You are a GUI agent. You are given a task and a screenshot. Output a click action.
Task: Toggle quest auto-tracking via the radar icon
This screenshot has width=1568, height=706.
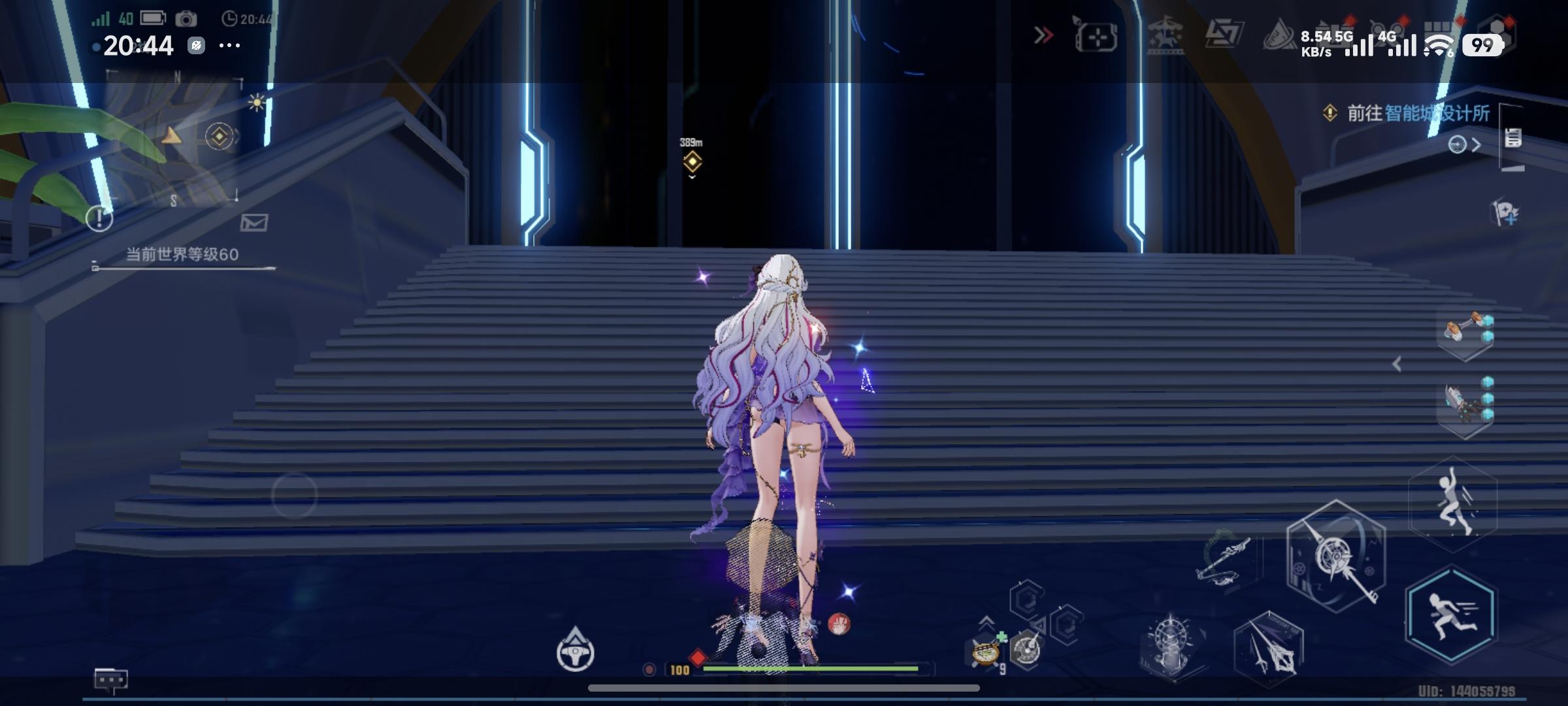click(x=1458, y=145)
